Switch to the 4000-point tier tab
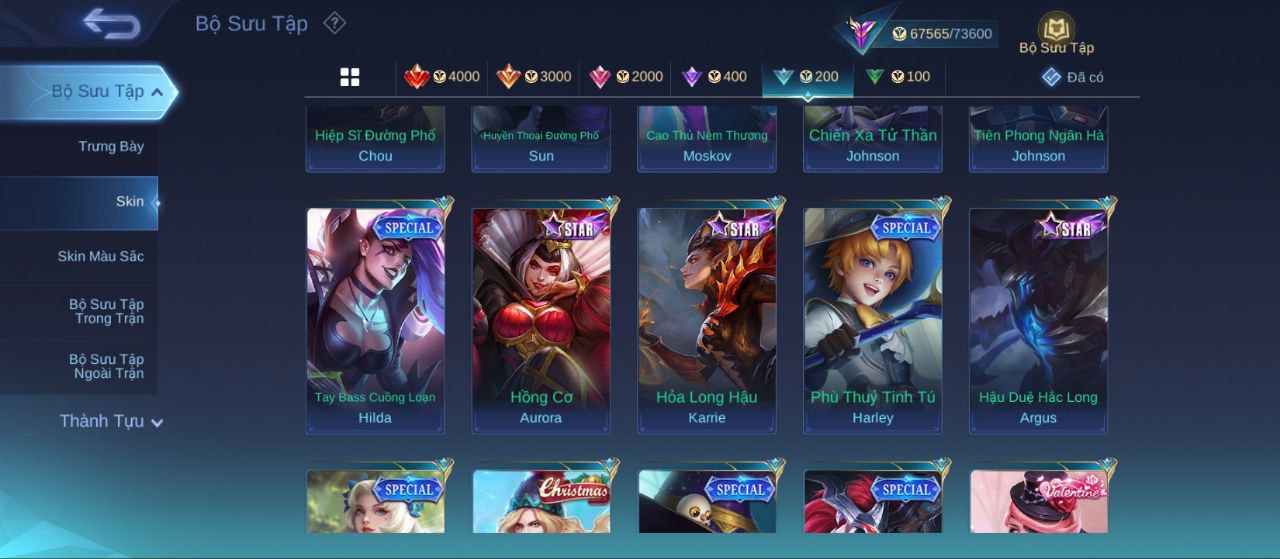 point(442,77)
